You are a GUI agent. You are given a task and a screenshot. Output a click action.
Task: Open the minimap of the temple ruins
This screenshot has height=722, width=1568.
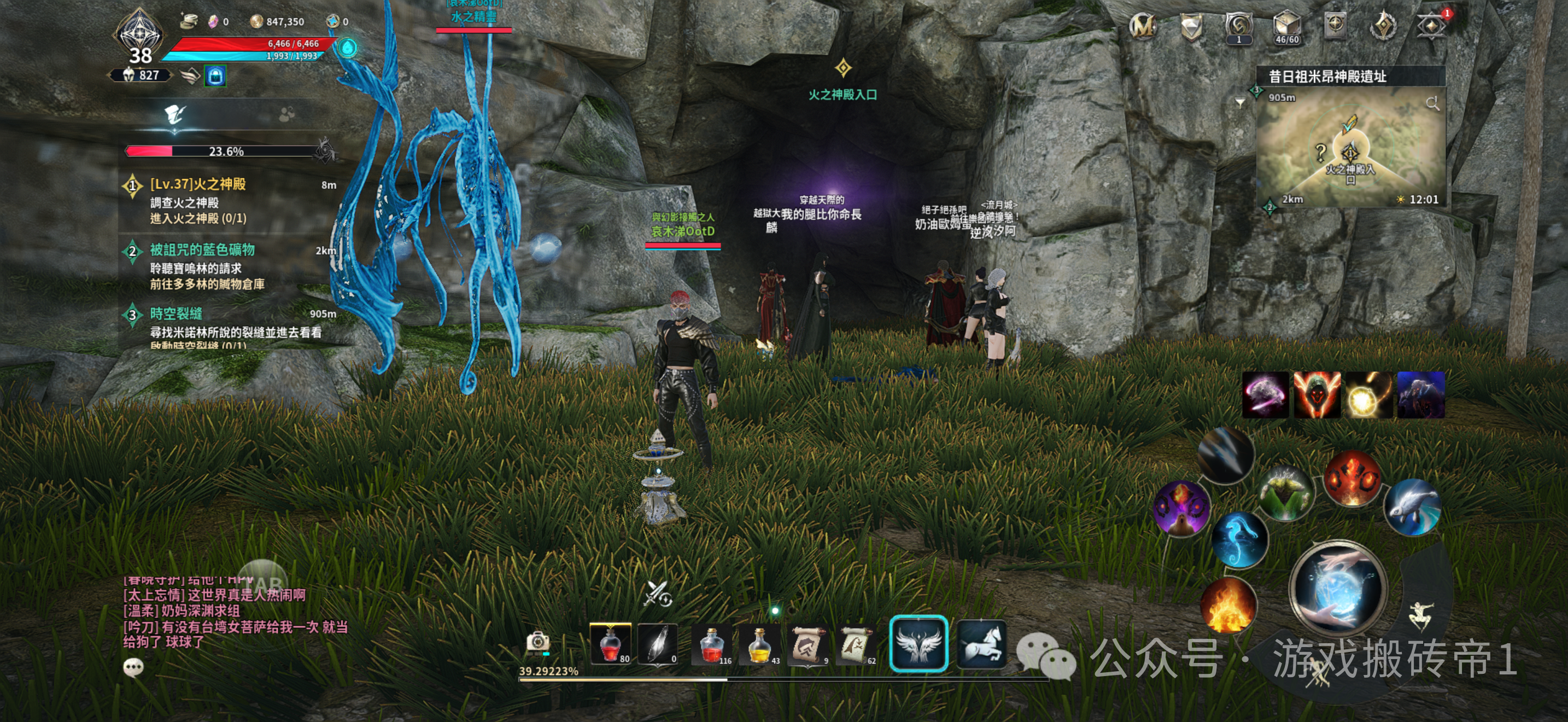(1349, 149)
